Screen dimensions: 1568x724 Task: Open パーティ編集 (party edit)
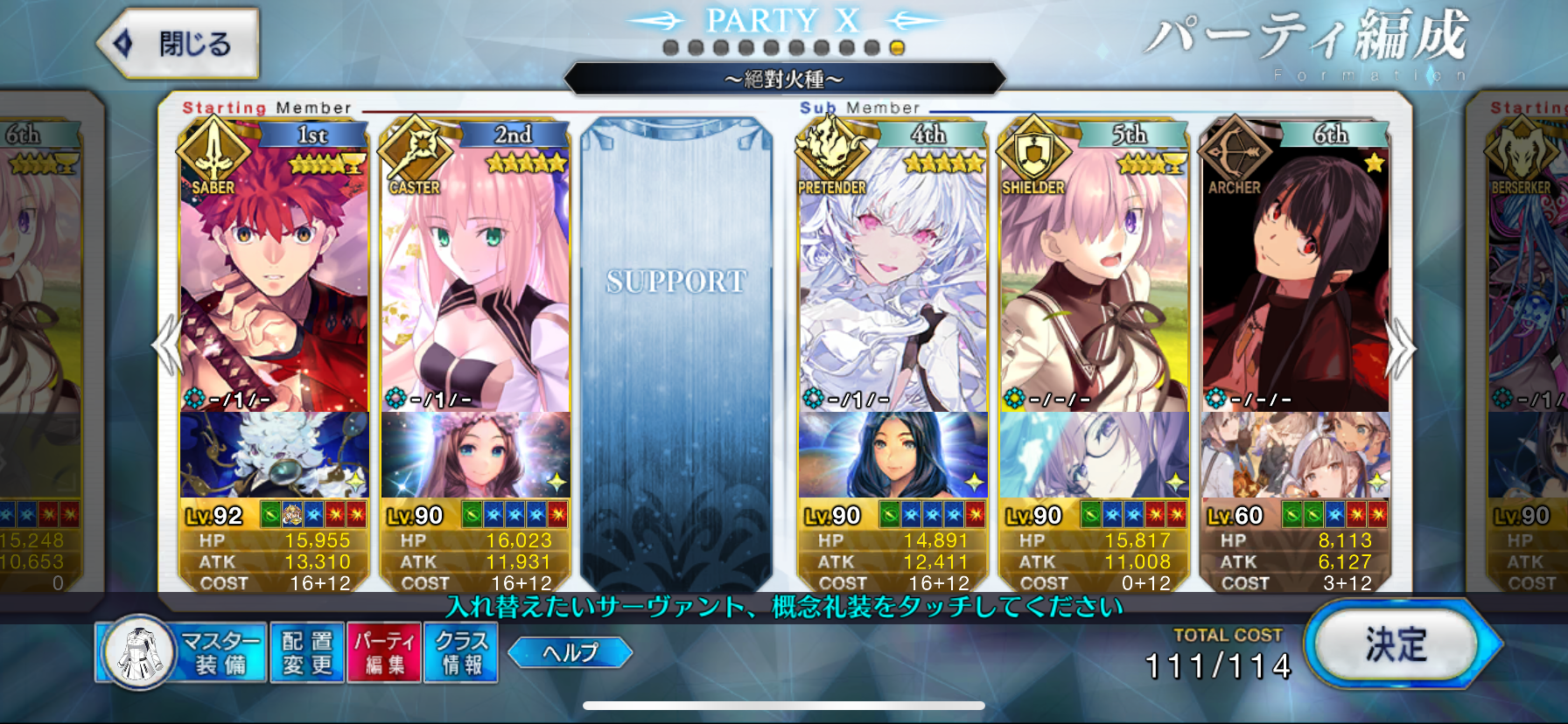(x=383, y=651)
